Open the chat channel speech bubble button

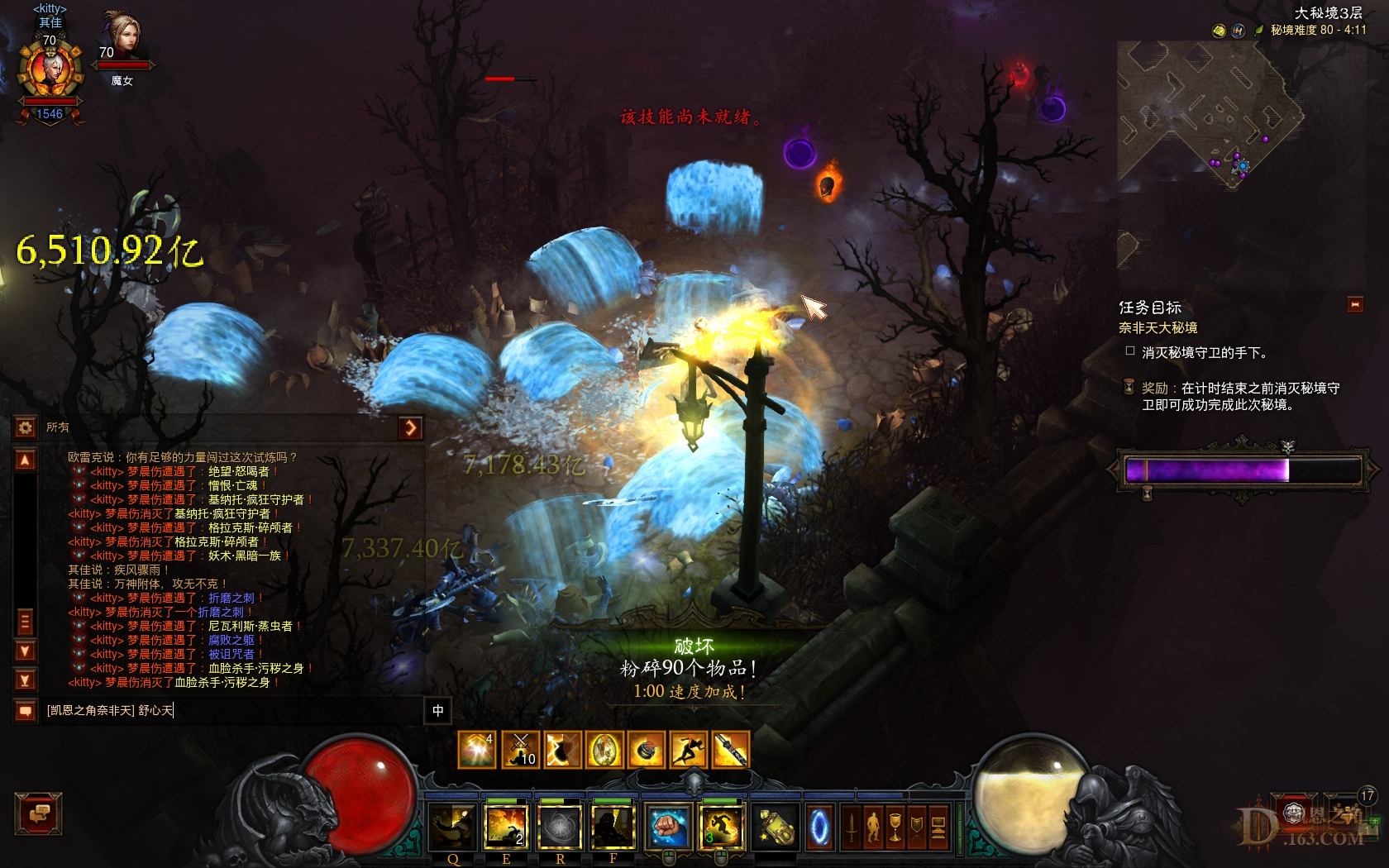click(x=25, y=710)
